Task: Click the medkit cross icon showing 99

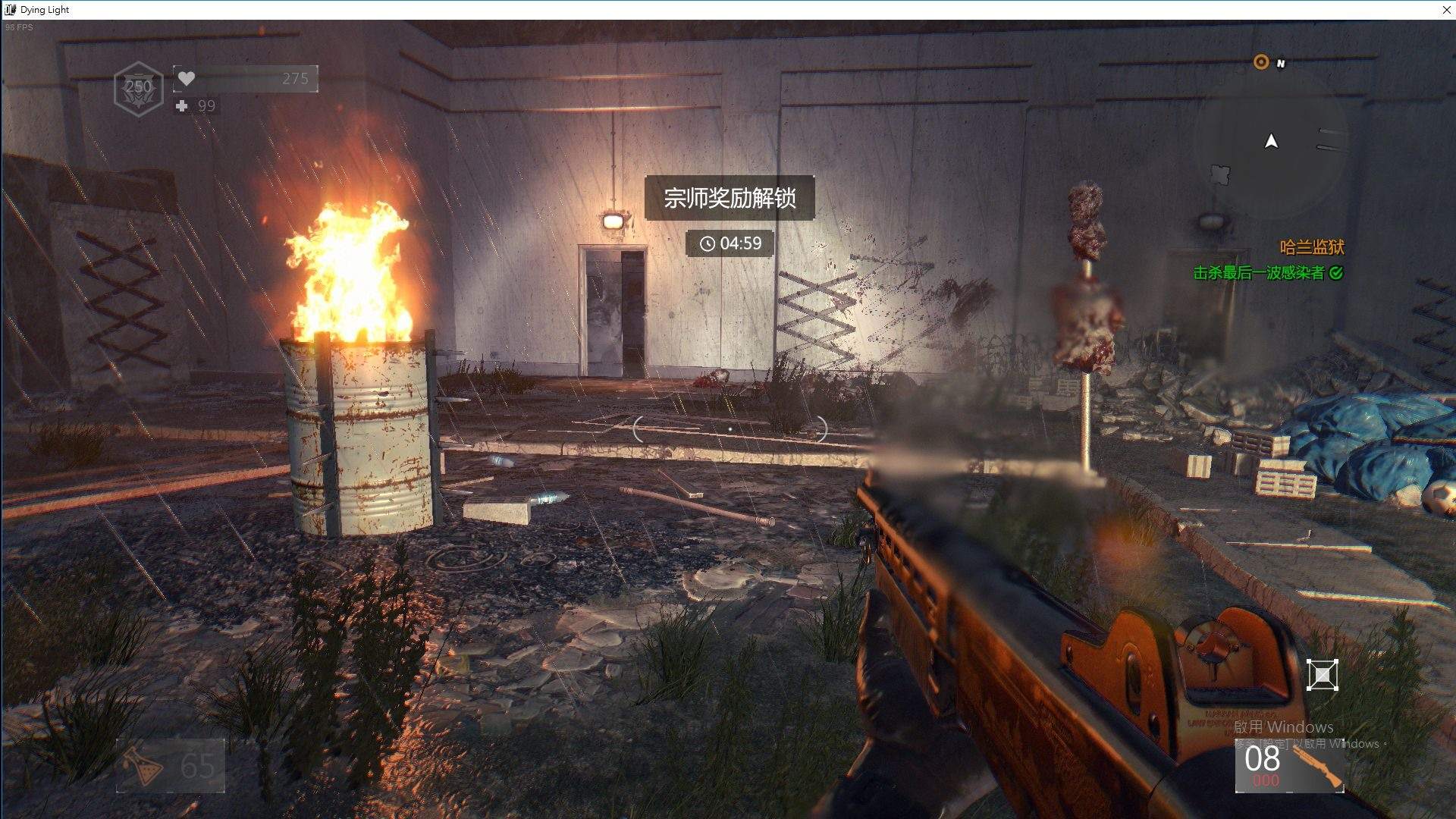Action: coord(182,106)
